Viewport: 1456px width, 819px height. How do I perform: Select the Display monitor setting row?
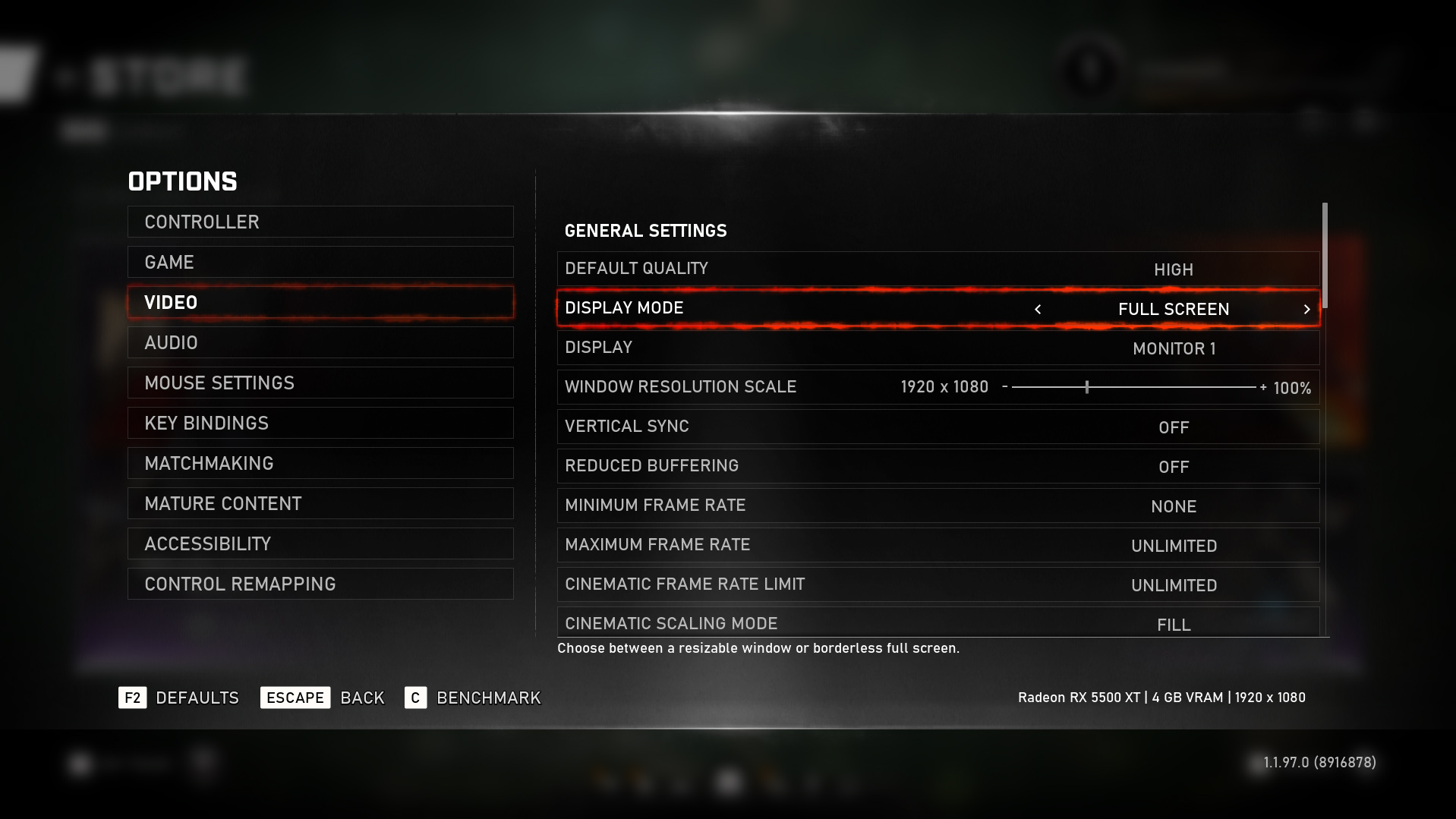coord(938,348)
